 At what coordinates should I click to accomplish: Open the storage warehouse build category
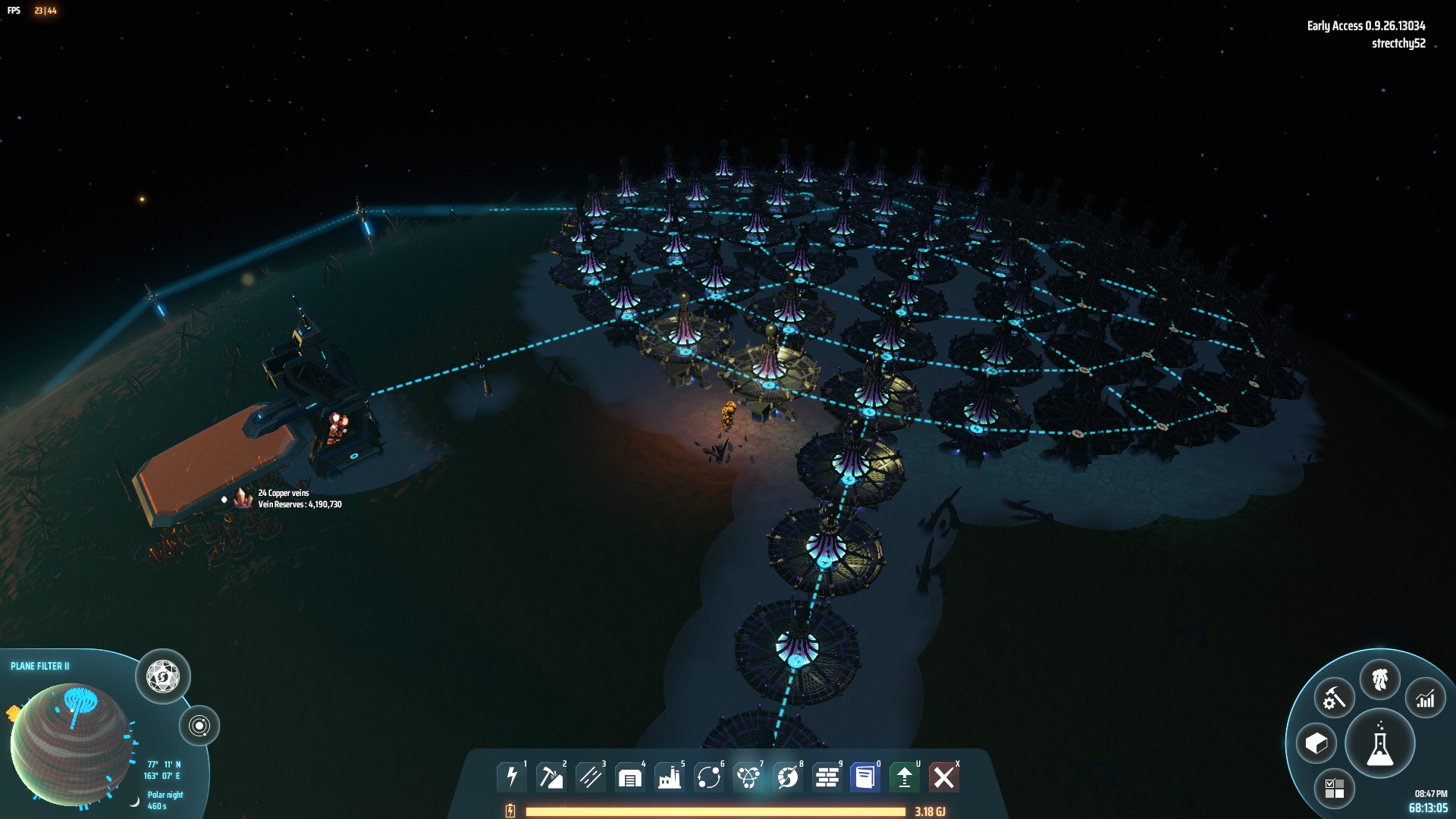(629, 777)
